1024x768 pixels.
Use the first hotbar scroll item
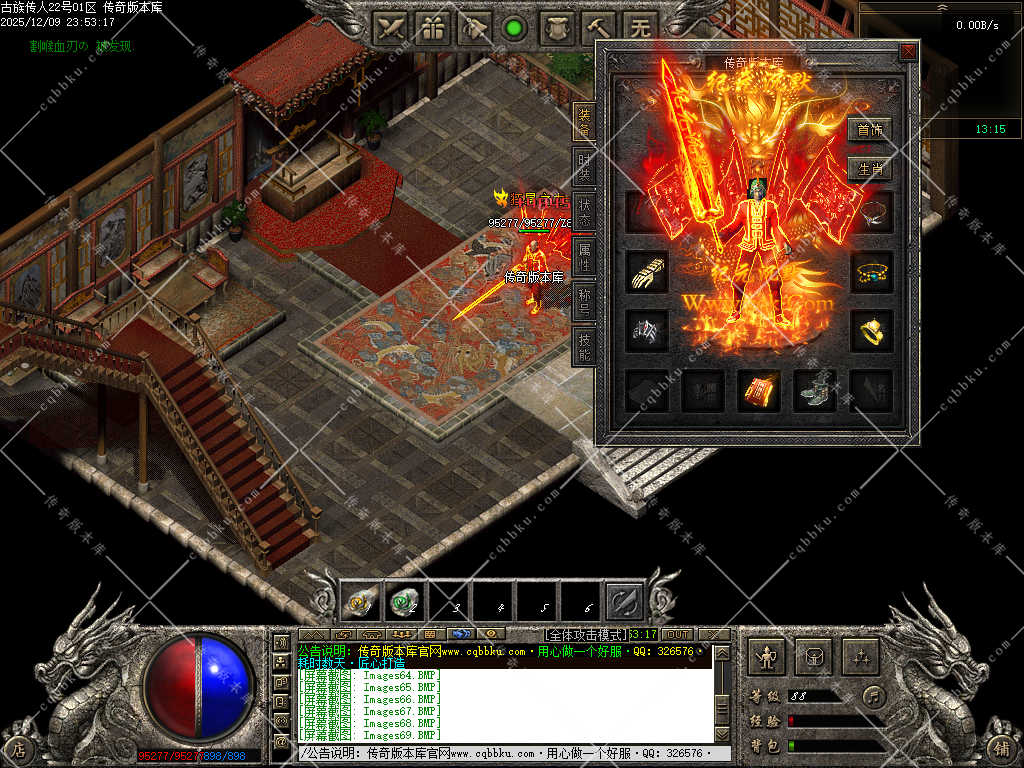(x=361, y=602)
